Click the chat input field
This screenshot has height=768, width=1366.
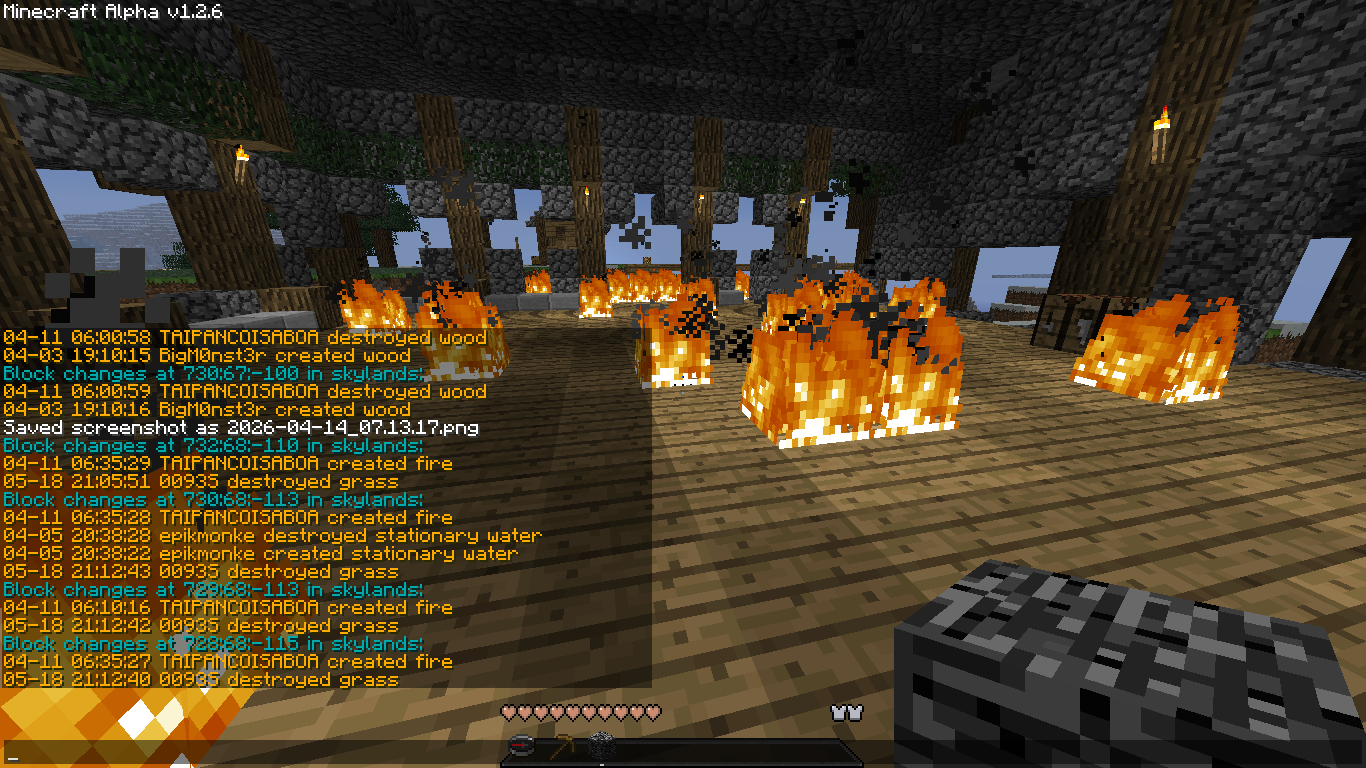pos(250,752)
